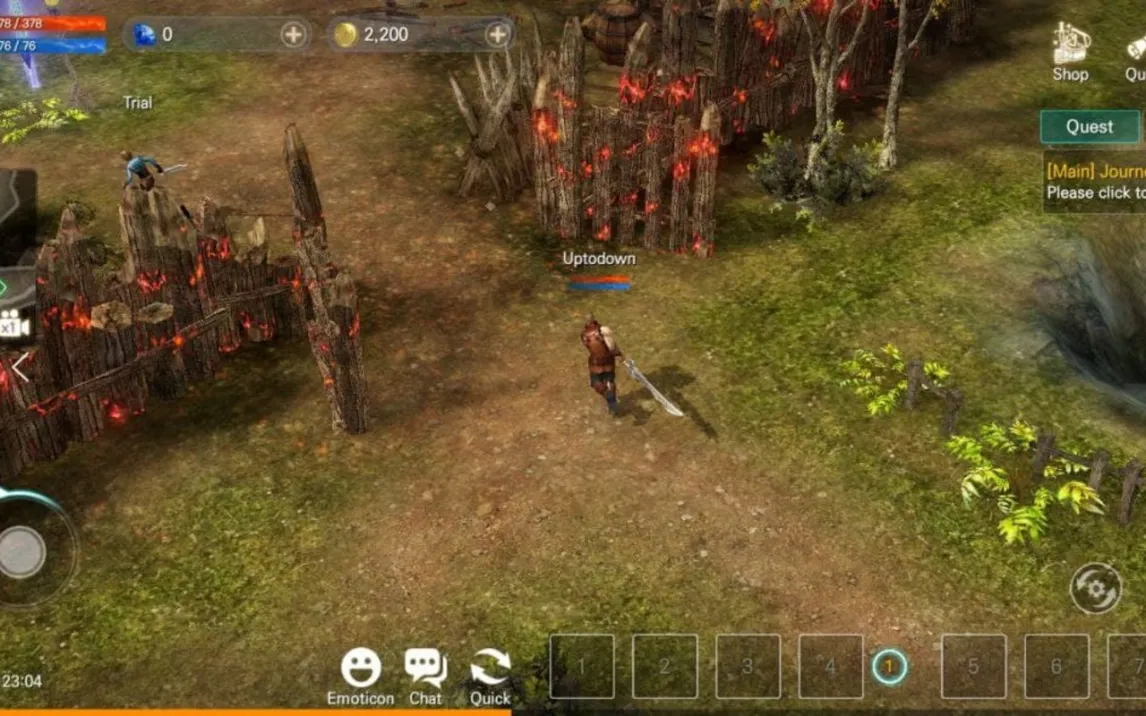1146x716 pixels.
Task: Toggle the circled hotbar page indicator
Action: pyautogui.click(x=889, y=666)
